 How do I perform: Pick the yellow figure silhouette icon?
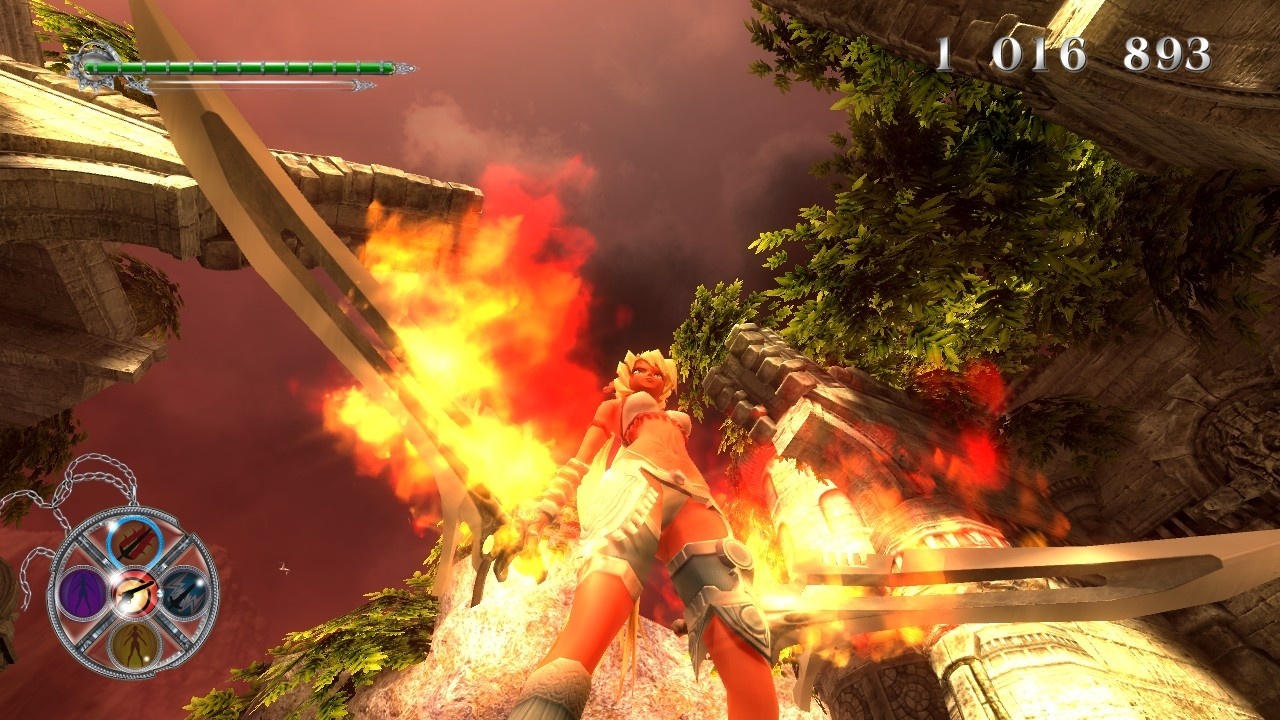tap(132, 645)
